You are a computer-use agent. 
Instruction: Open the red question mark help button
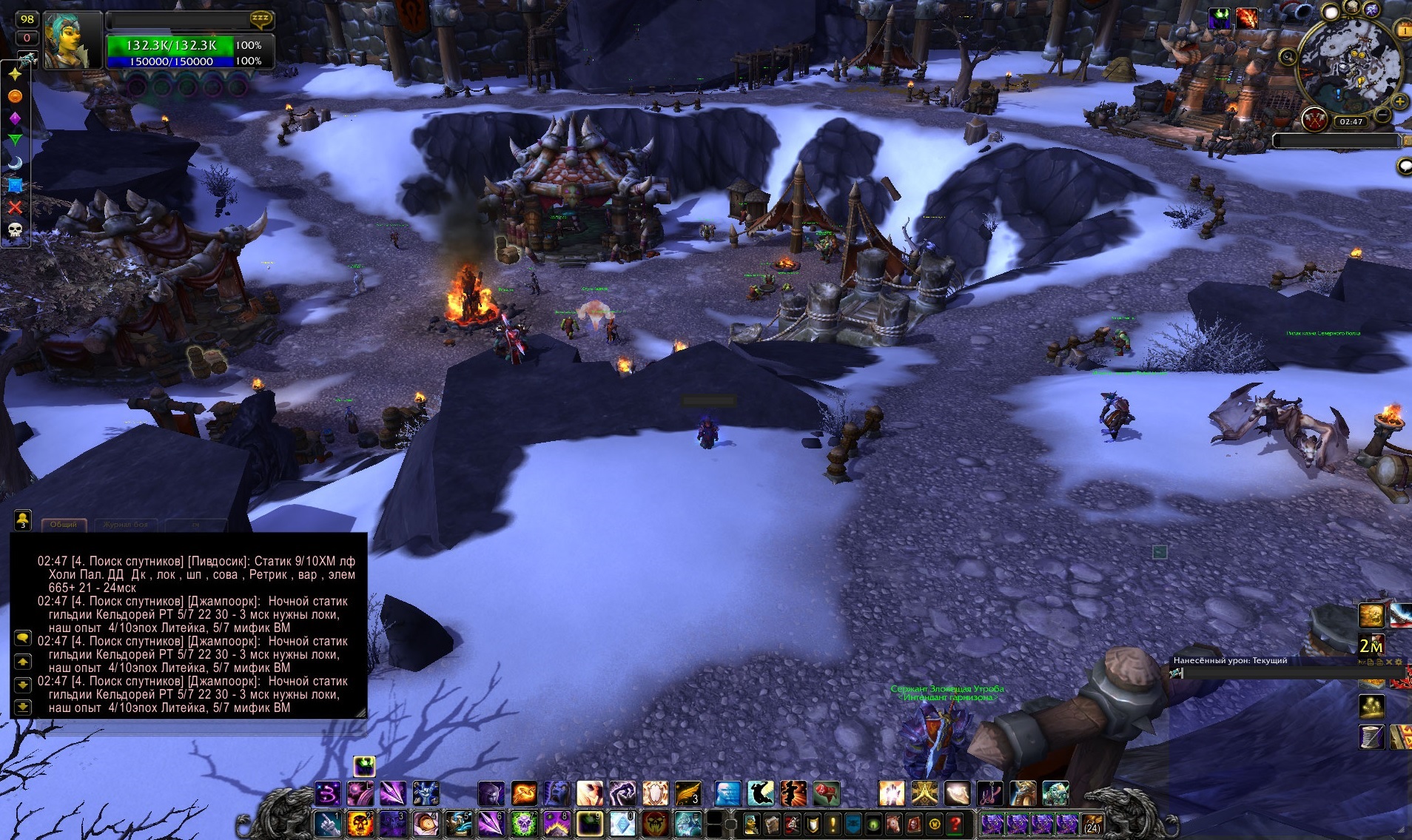tap(955, 824)
